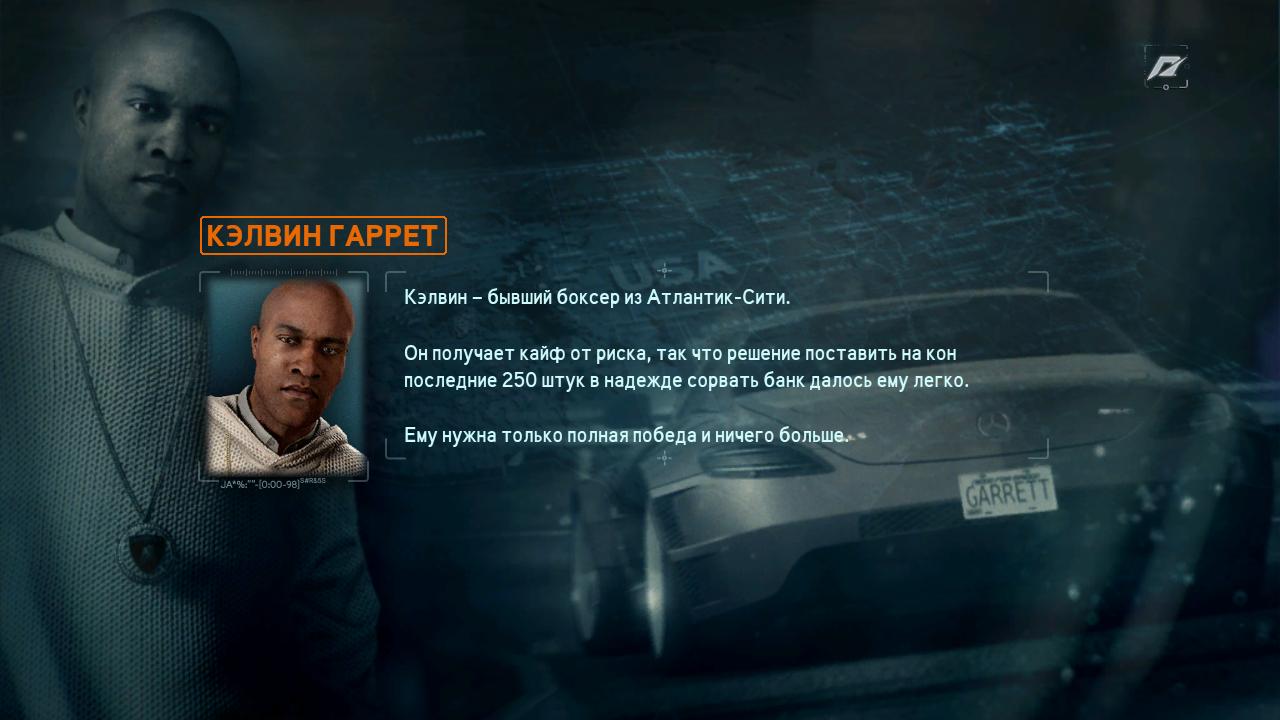The height and width of the screenshot is (720, 1280).
Task: Click the Need for Speed logo icon
Action: (x=1166, y=67)
